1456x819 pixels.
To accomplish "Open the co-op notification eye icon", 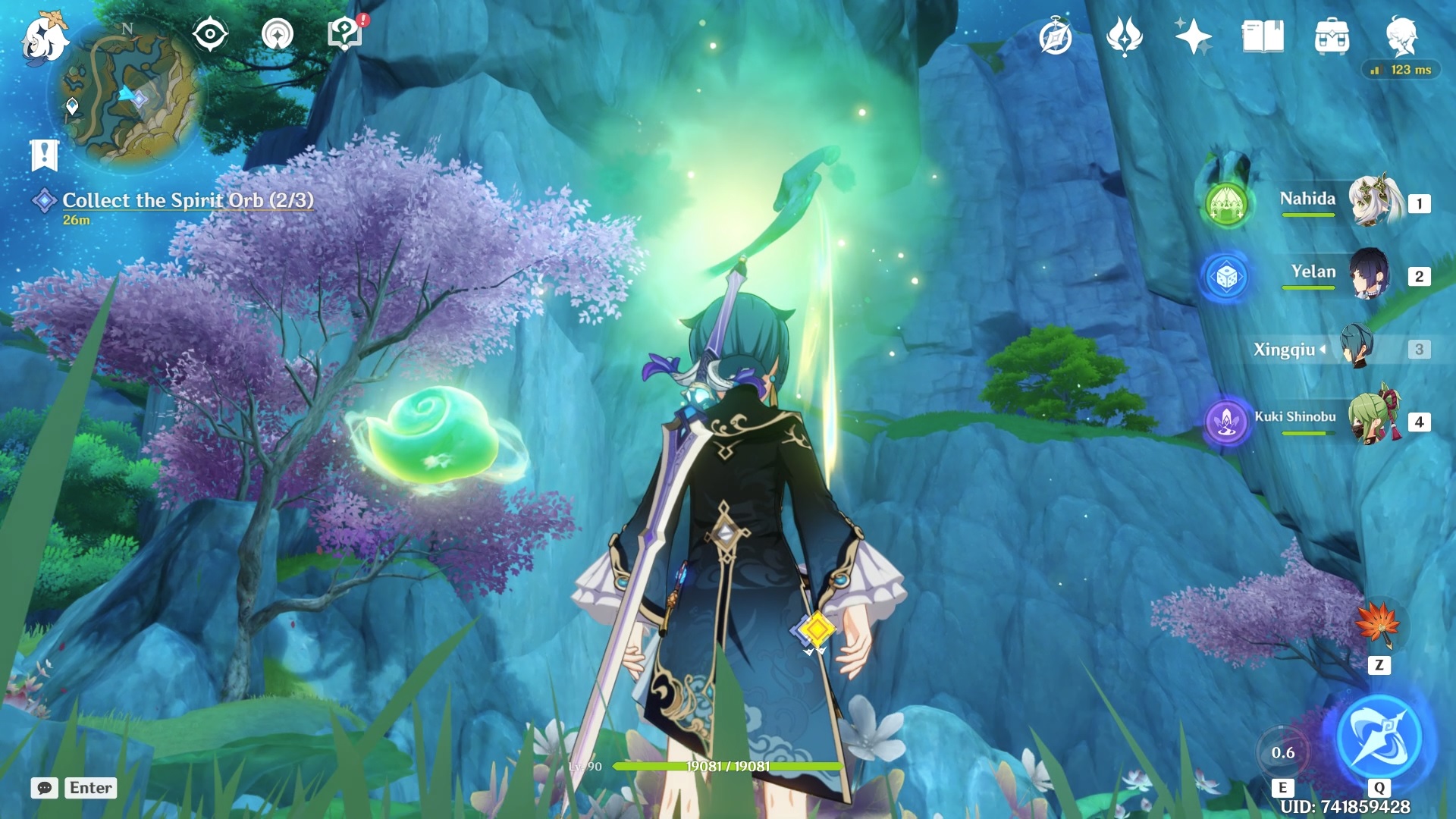I will (x=210, y=33).
